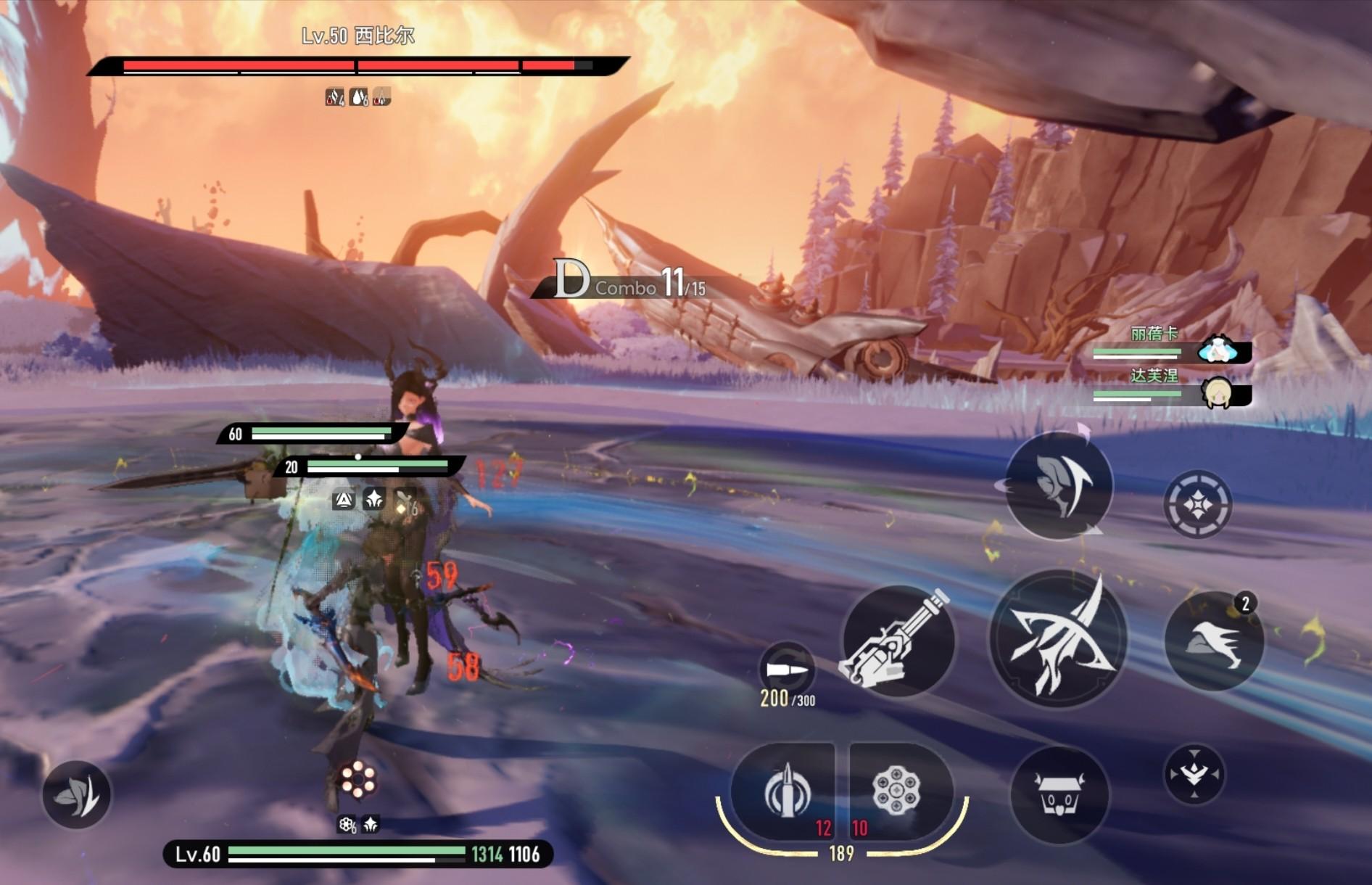This screenshot has width=1372, height=885.
Task: Toggle the target lock-on crosshair button
Action: coord(1197,504)
